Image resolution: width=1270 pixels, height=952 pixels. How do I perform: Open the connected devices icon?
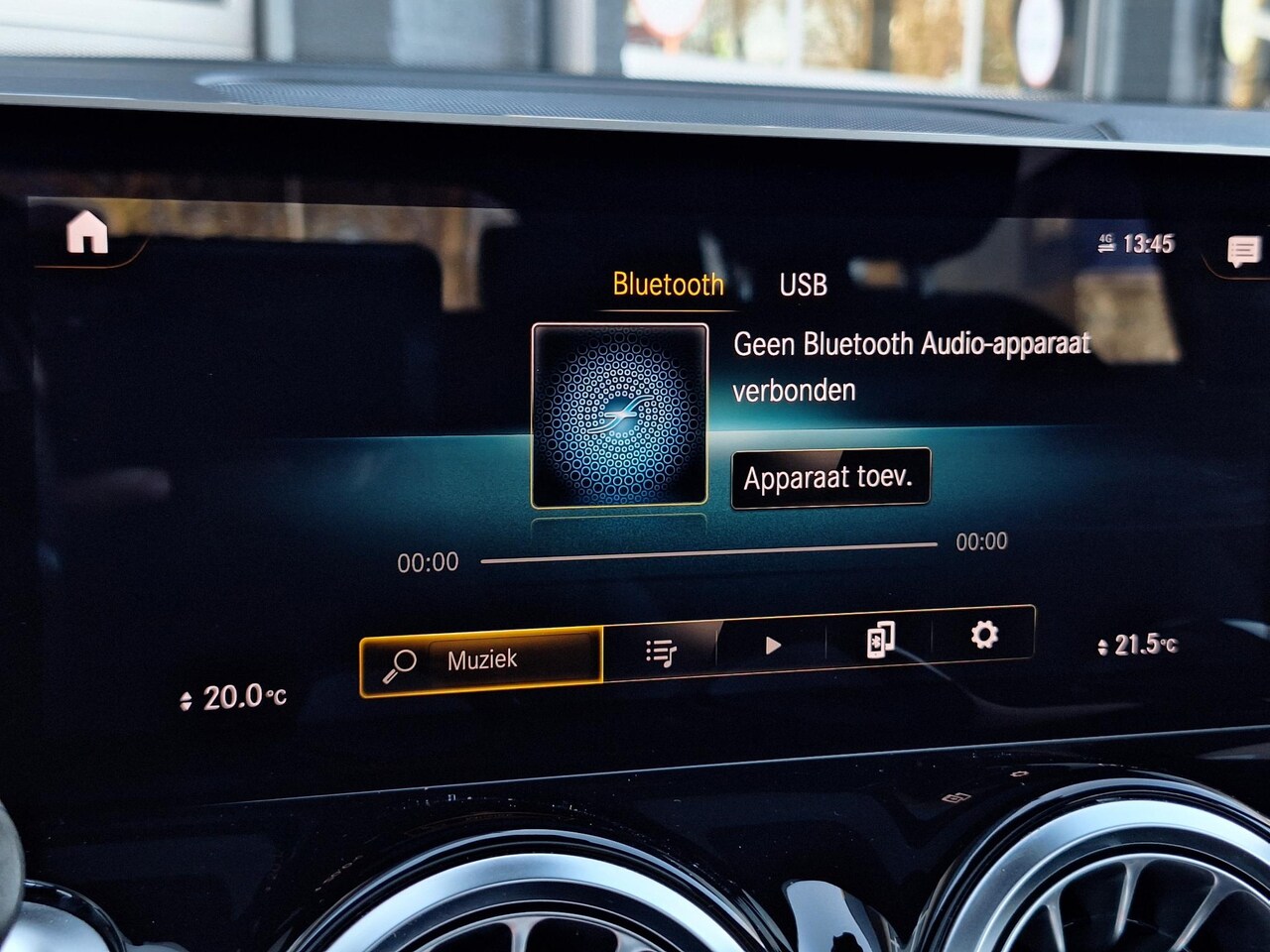click(x=880, y=640)
